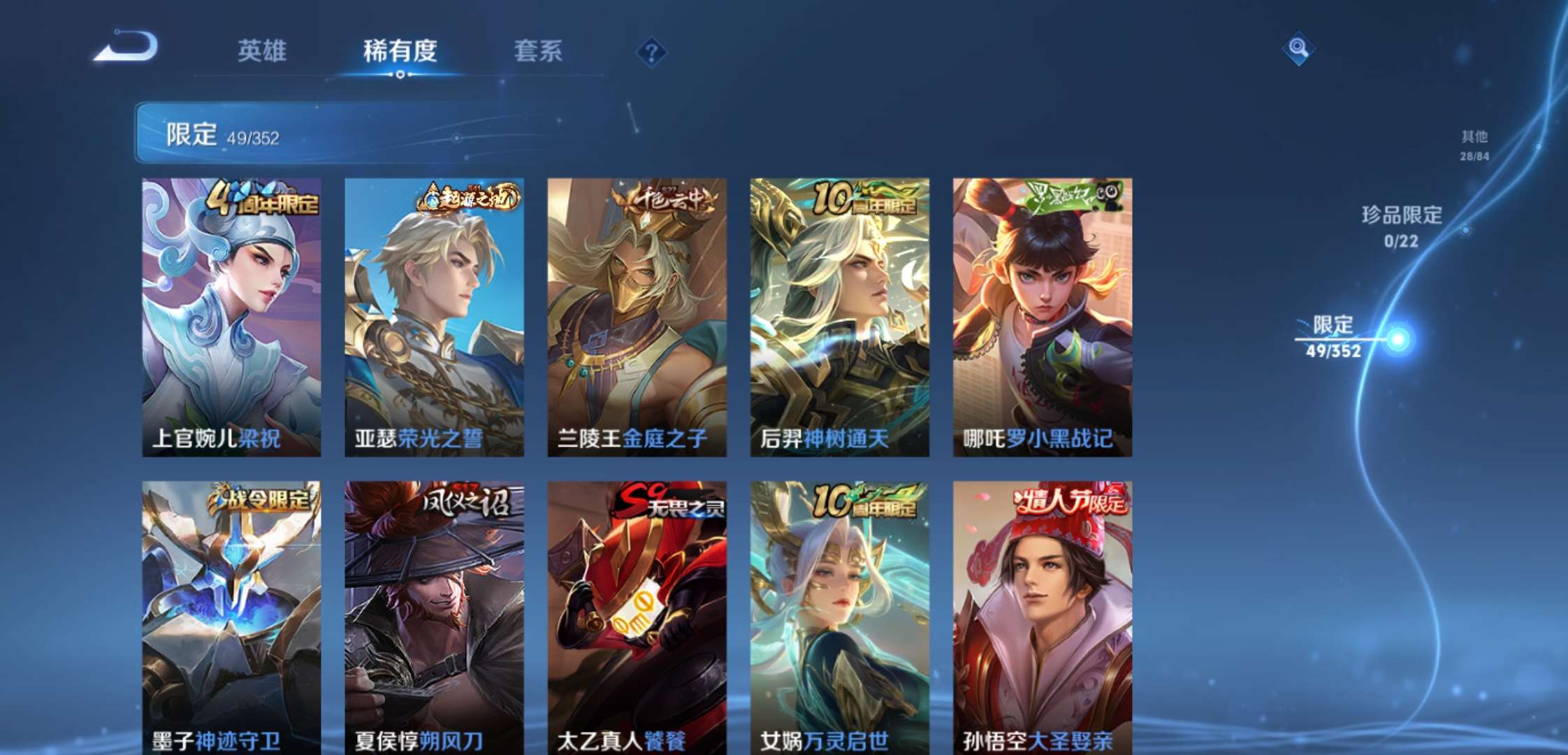Image resolution: width=1568 pixels, height=755 pixels.
Task: View the 兰陵王 金庭之子 skin card
Action: tap(637, 317)
